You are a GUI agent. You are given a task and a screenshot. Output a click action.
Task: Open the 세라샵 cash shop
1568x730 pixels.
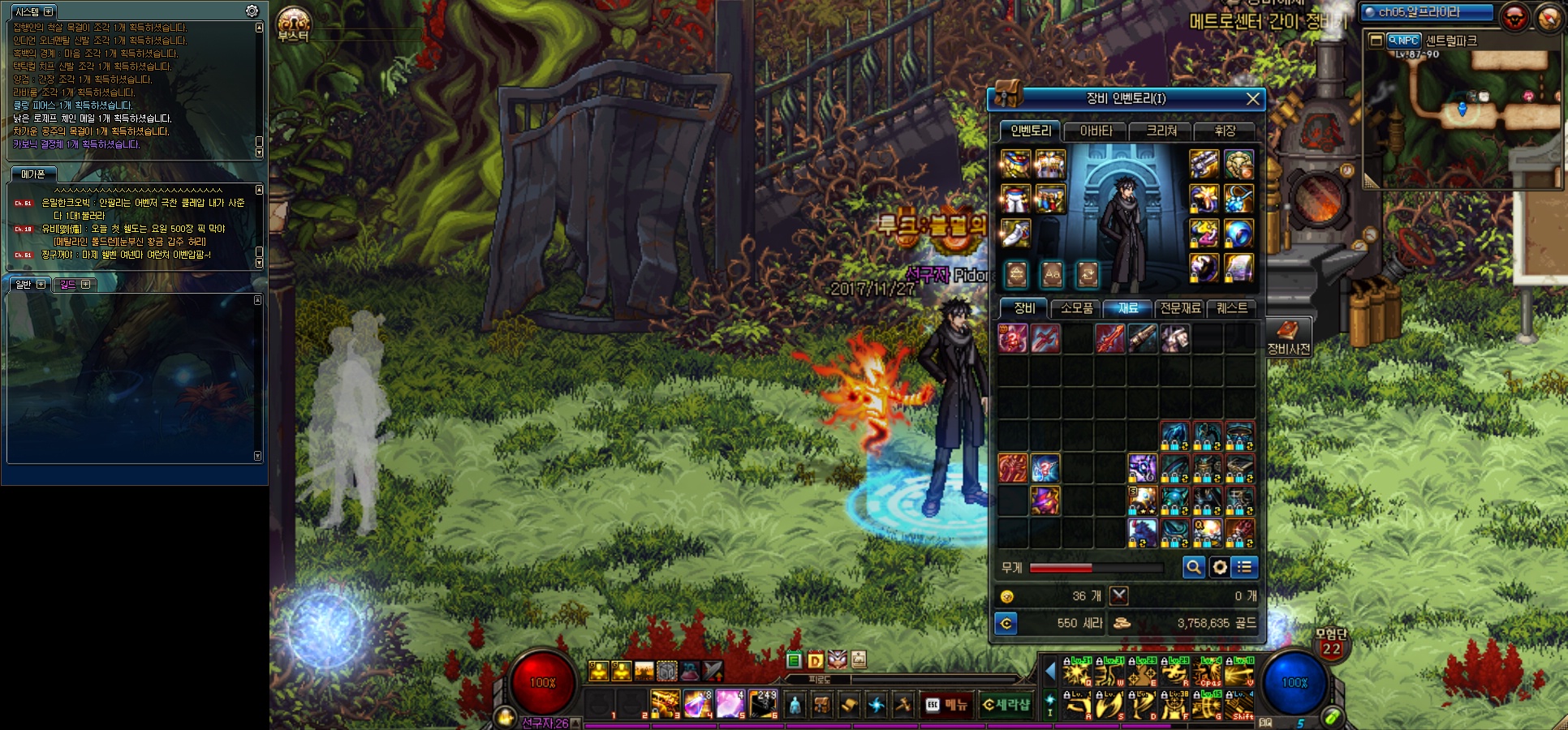[x=1006, y=705]
